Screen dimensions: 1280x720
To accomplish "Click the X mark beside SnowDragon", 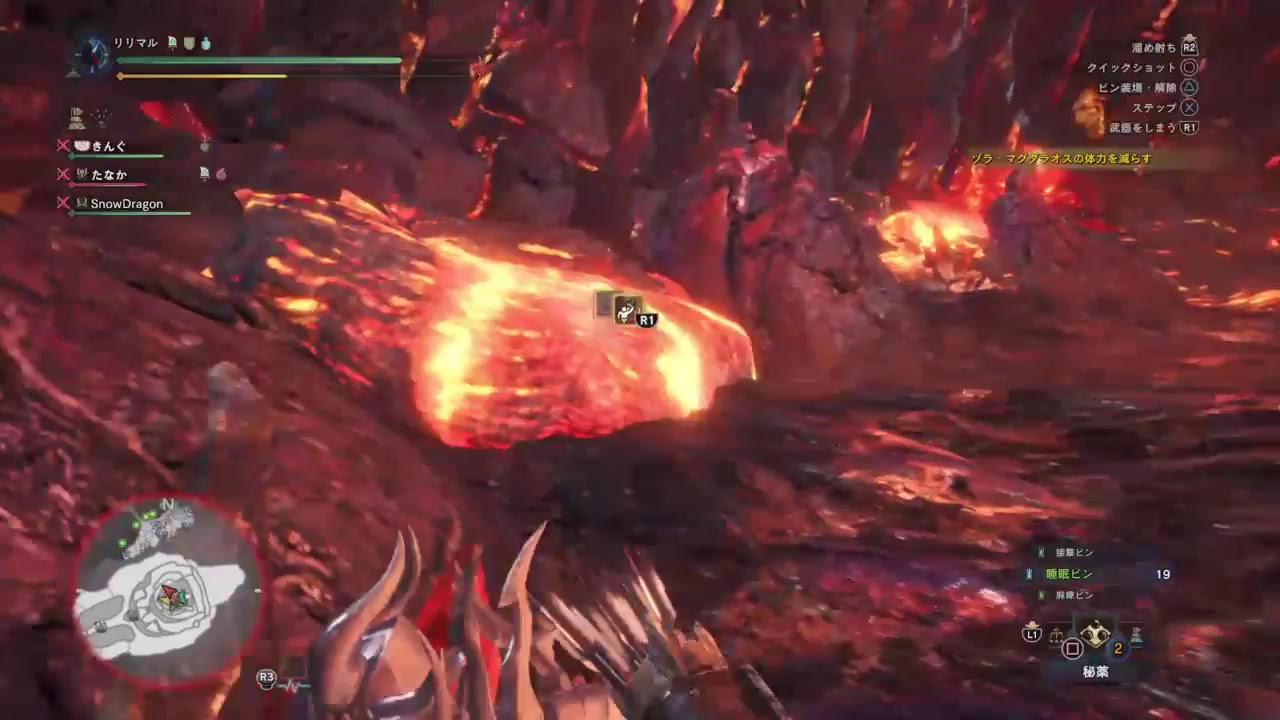I will [x=62, y=203].
